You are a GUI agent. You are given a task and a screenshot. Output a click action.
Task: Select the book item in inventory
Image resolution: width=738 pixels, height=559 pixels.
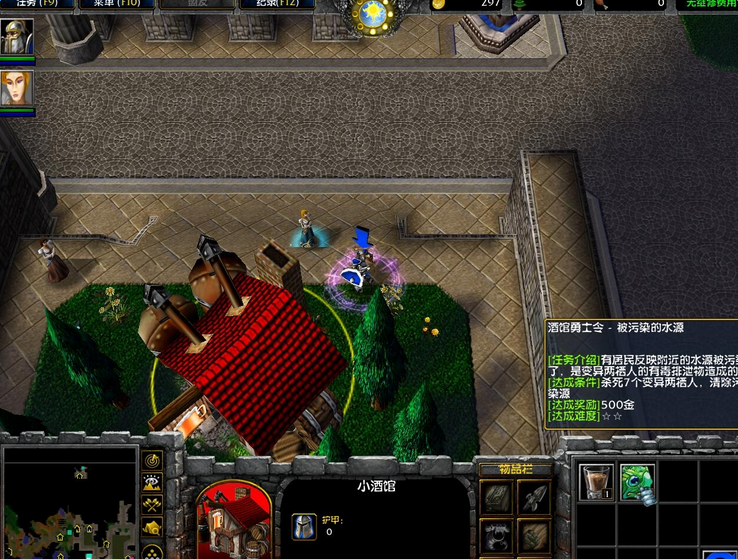497,496
